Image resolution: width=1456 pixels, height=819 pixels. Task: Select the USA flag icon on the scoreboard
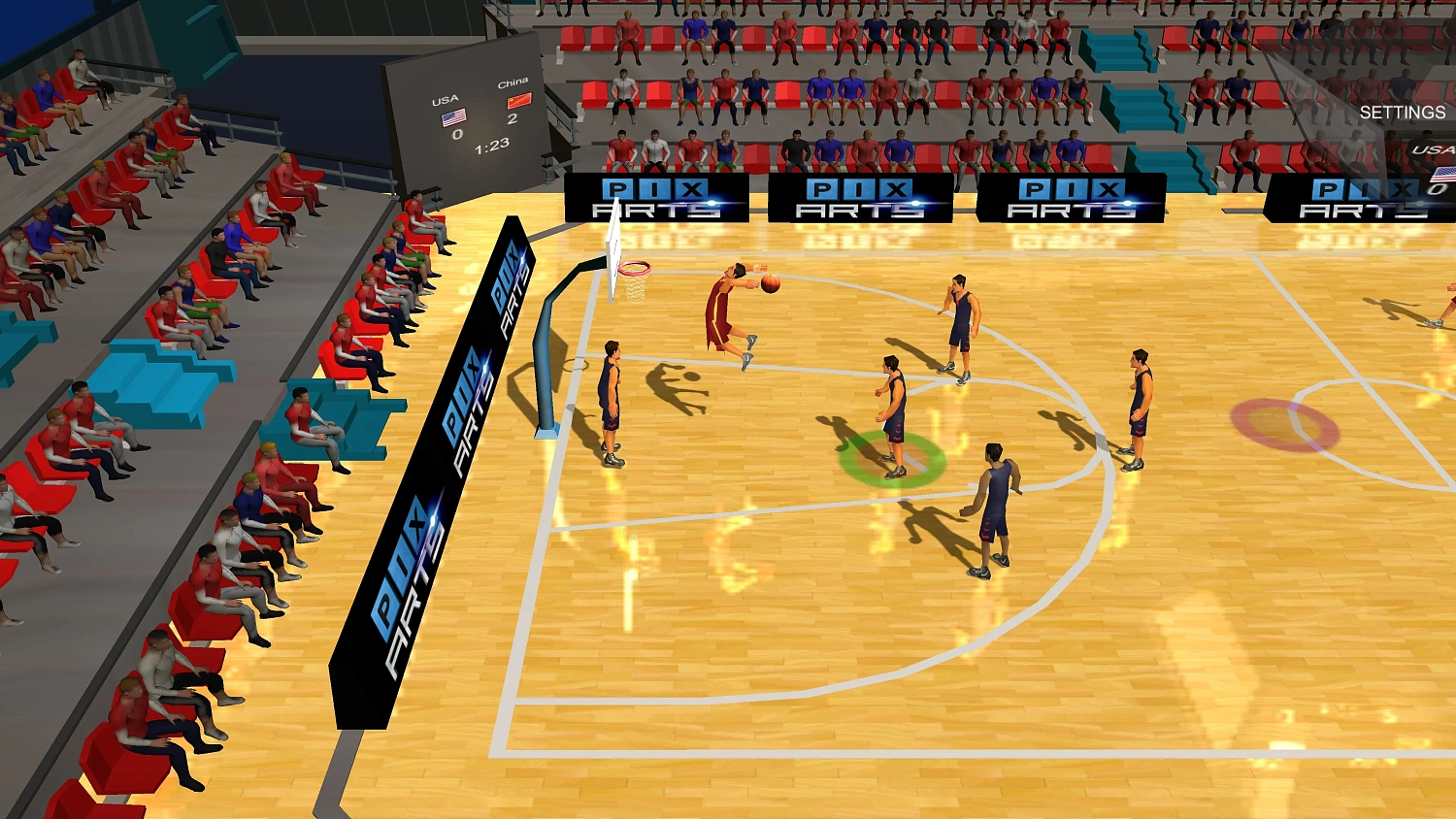tap(454, 117)
